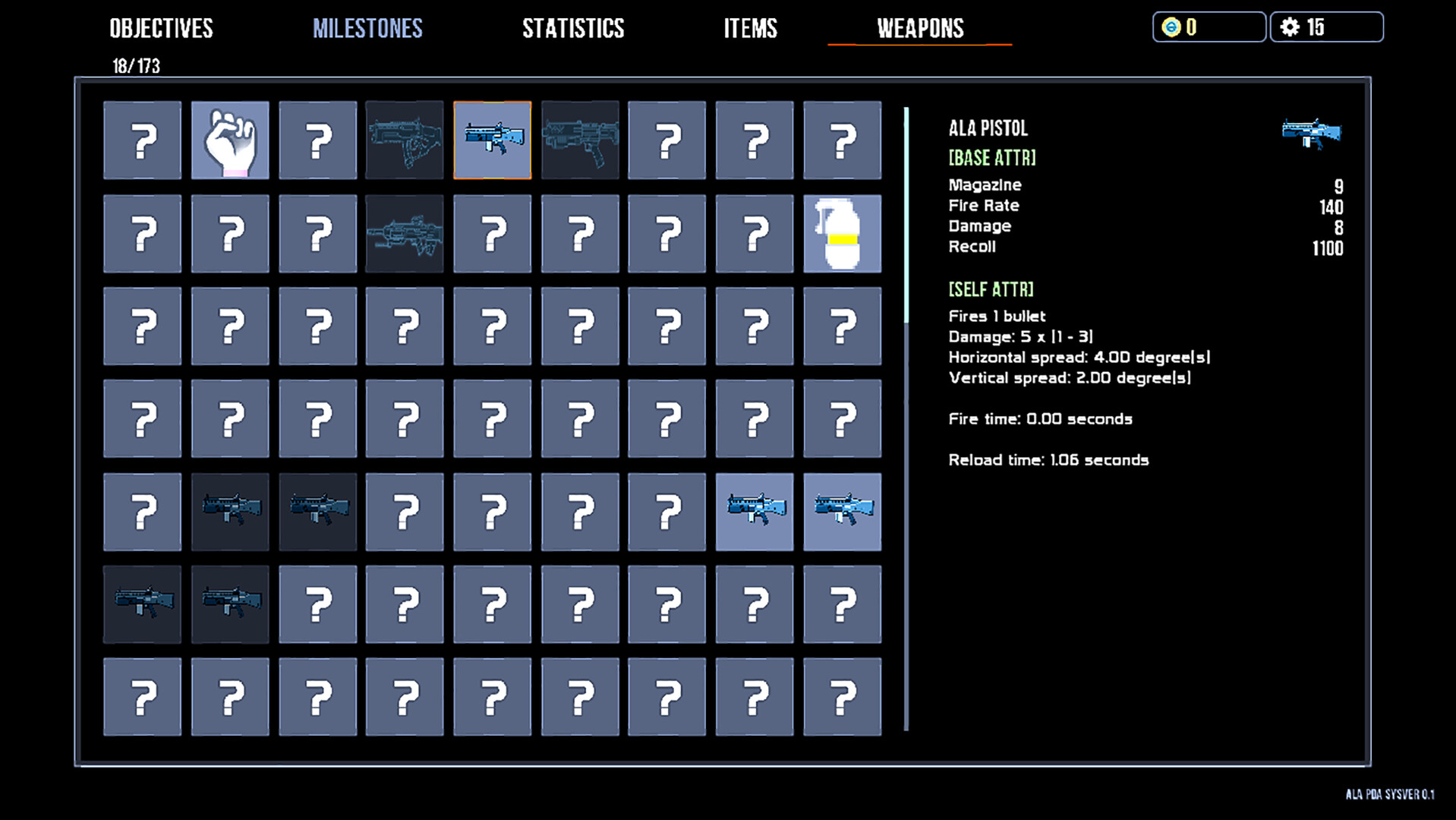Select the blue rifle in the fifth row
Viewport: 1456px width, 820px height.
pos(754,512)
